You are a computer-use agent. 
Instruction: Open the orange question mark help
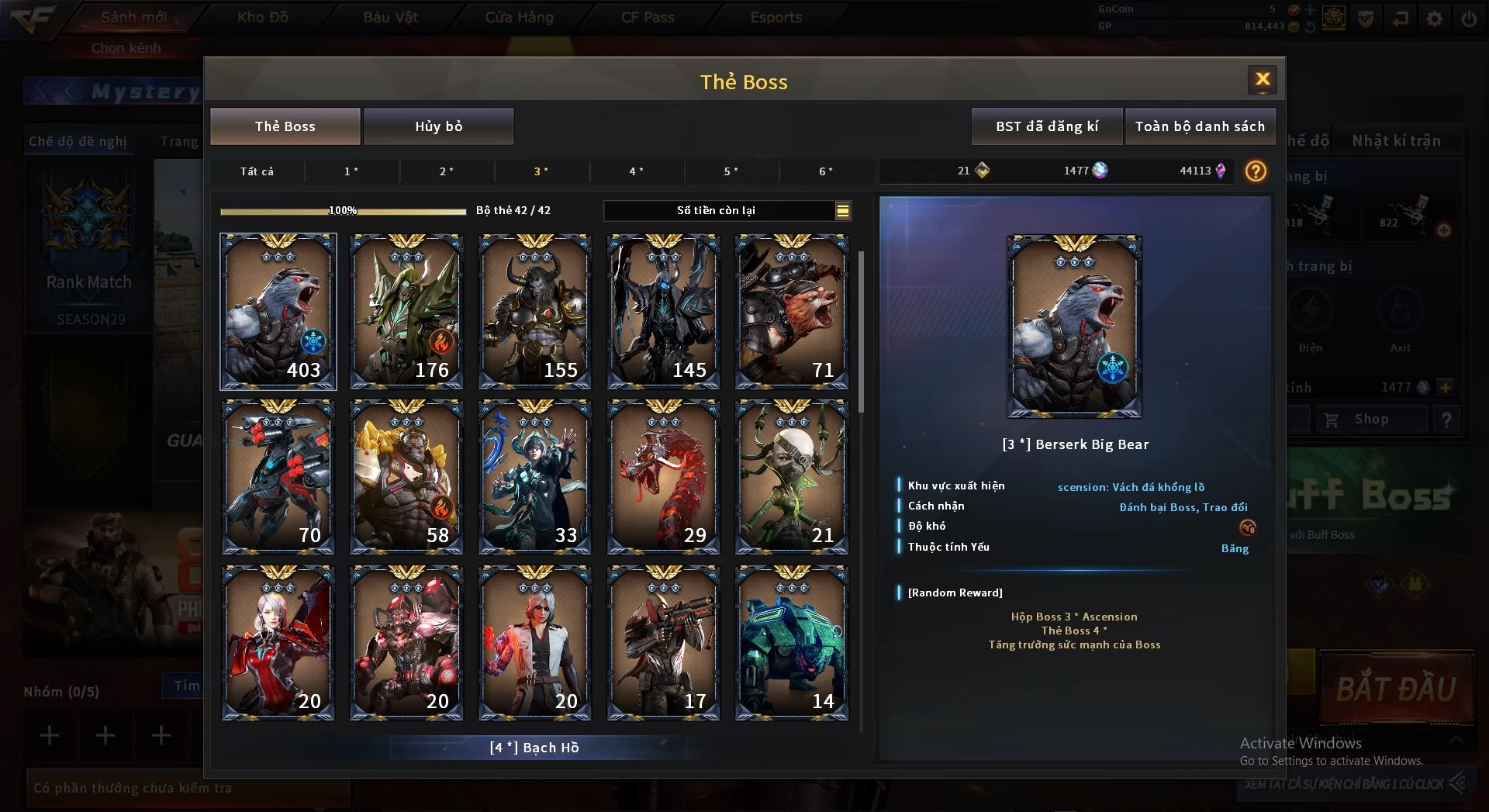point(1256,171)
